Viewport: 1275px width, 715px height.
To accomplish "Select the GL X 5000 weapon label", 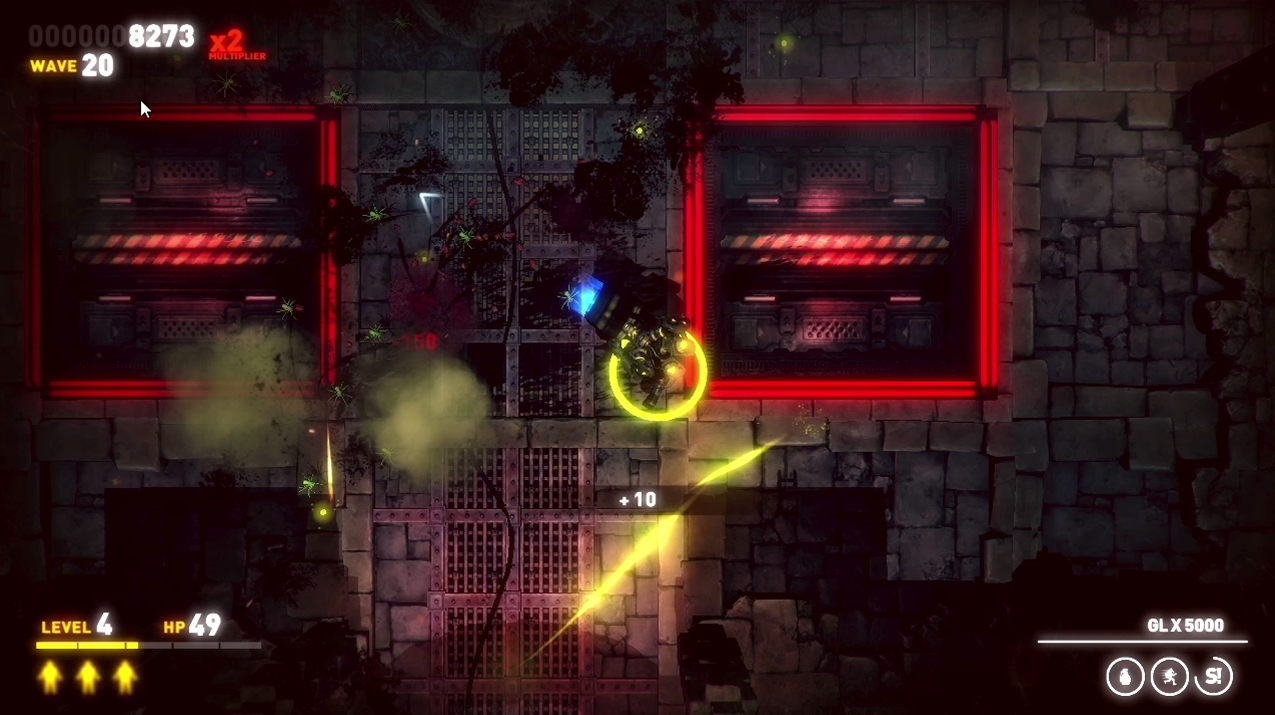I will click(1185, 626).
